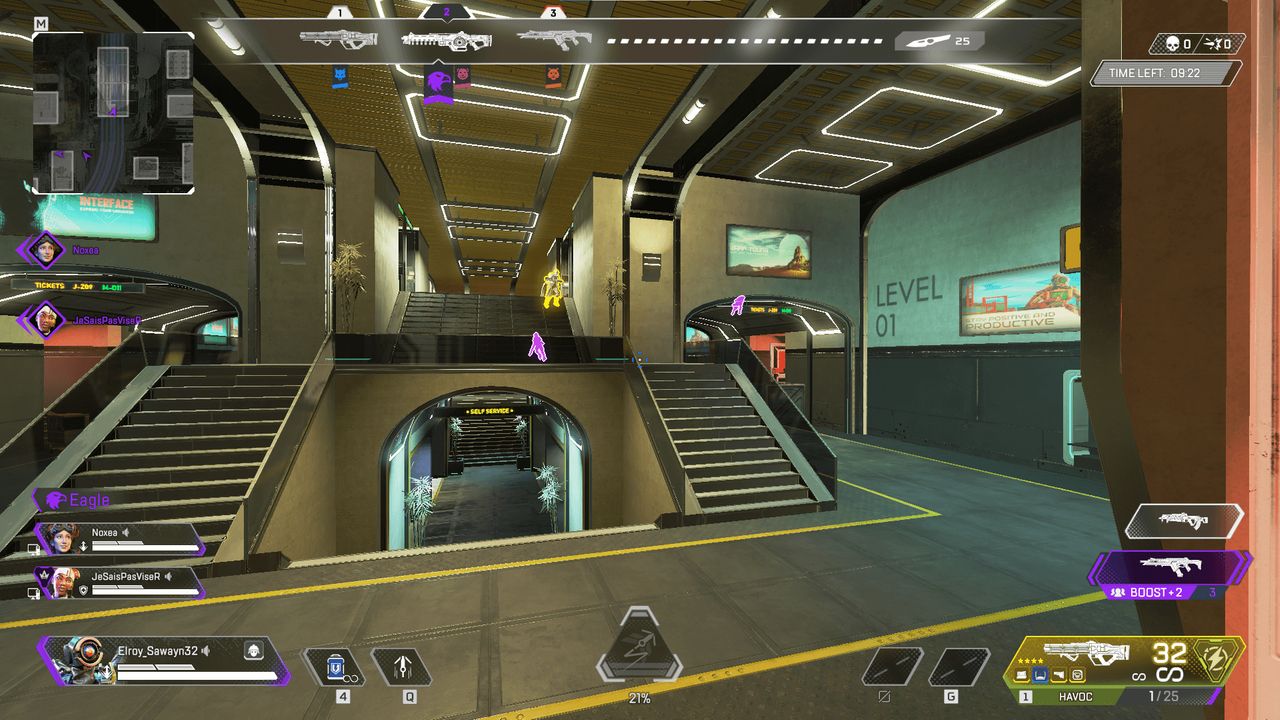Screen dimensions: 1280x720
Task: Click the white-outlined upcoming weapon panel
Action: coord(1184,521)
